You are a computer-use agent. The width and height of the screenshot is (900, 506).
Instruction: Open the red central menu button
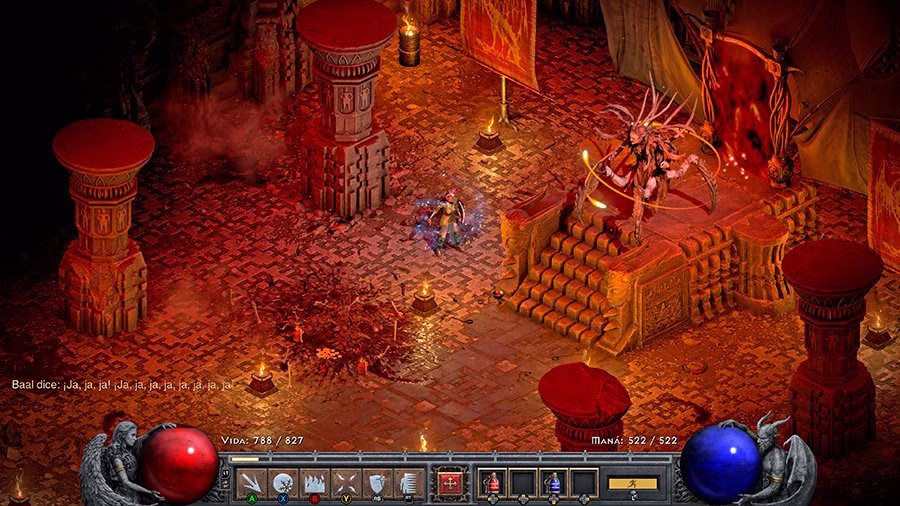[449, 482]
